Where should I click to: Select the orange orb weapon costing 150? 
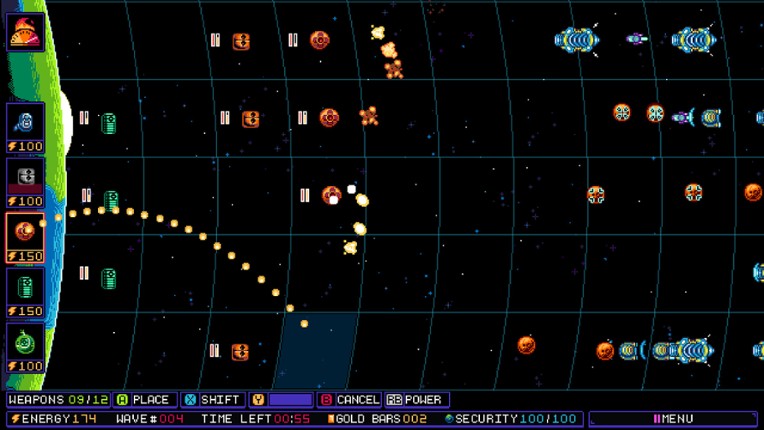tap(25, 237)
